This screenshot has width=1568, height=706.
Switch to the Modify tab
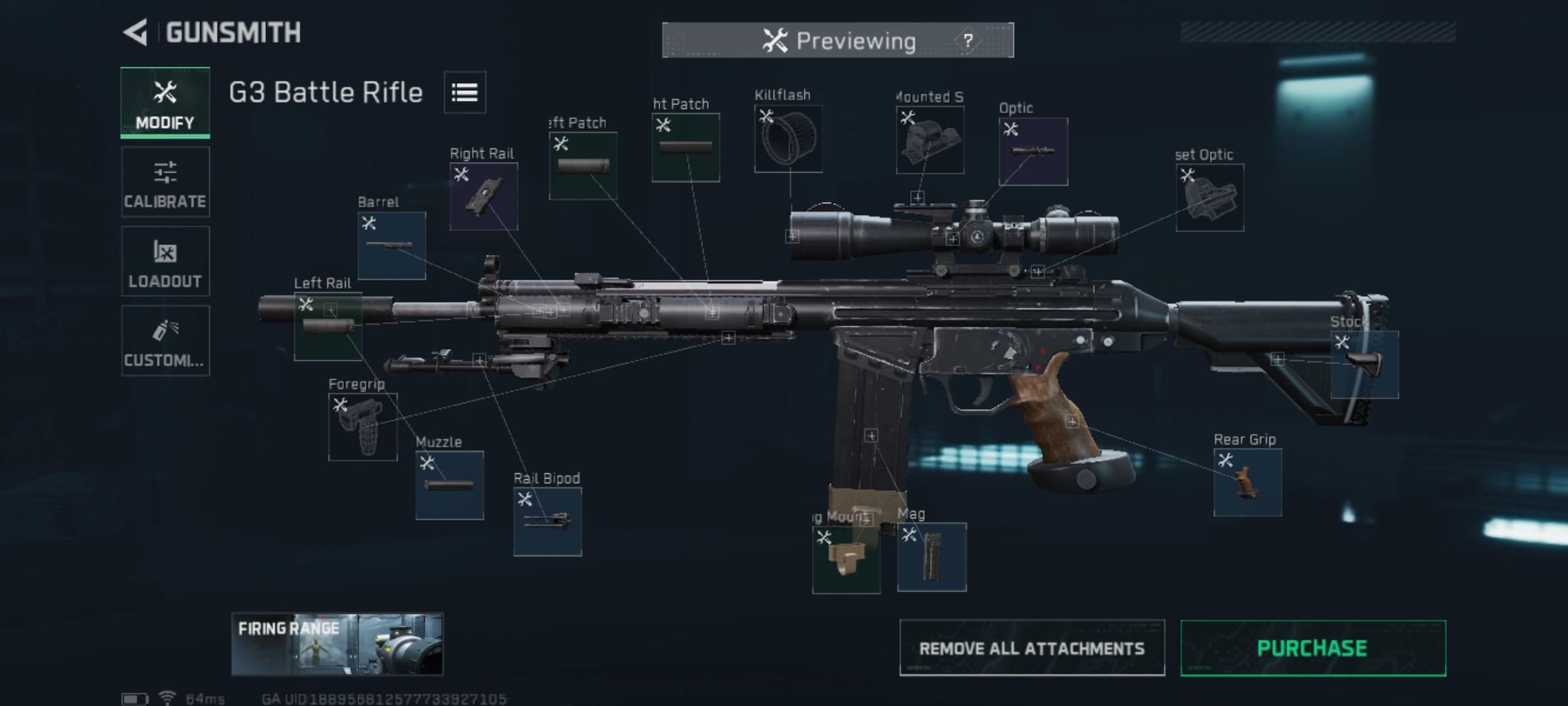pyautogui.click(x=165, y=103)
